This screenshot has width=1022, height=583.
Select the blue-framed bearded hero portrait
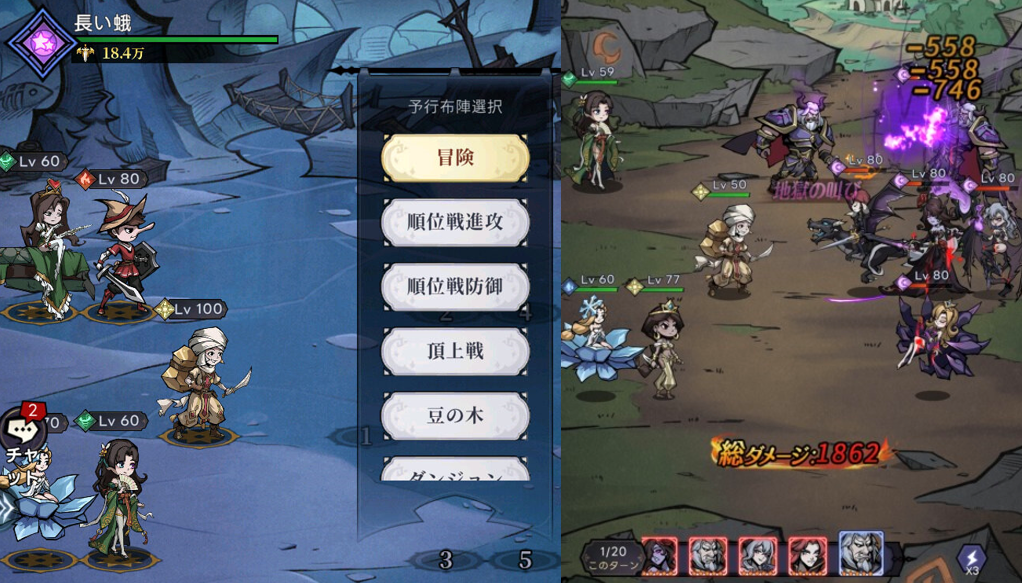click(860, 555)
